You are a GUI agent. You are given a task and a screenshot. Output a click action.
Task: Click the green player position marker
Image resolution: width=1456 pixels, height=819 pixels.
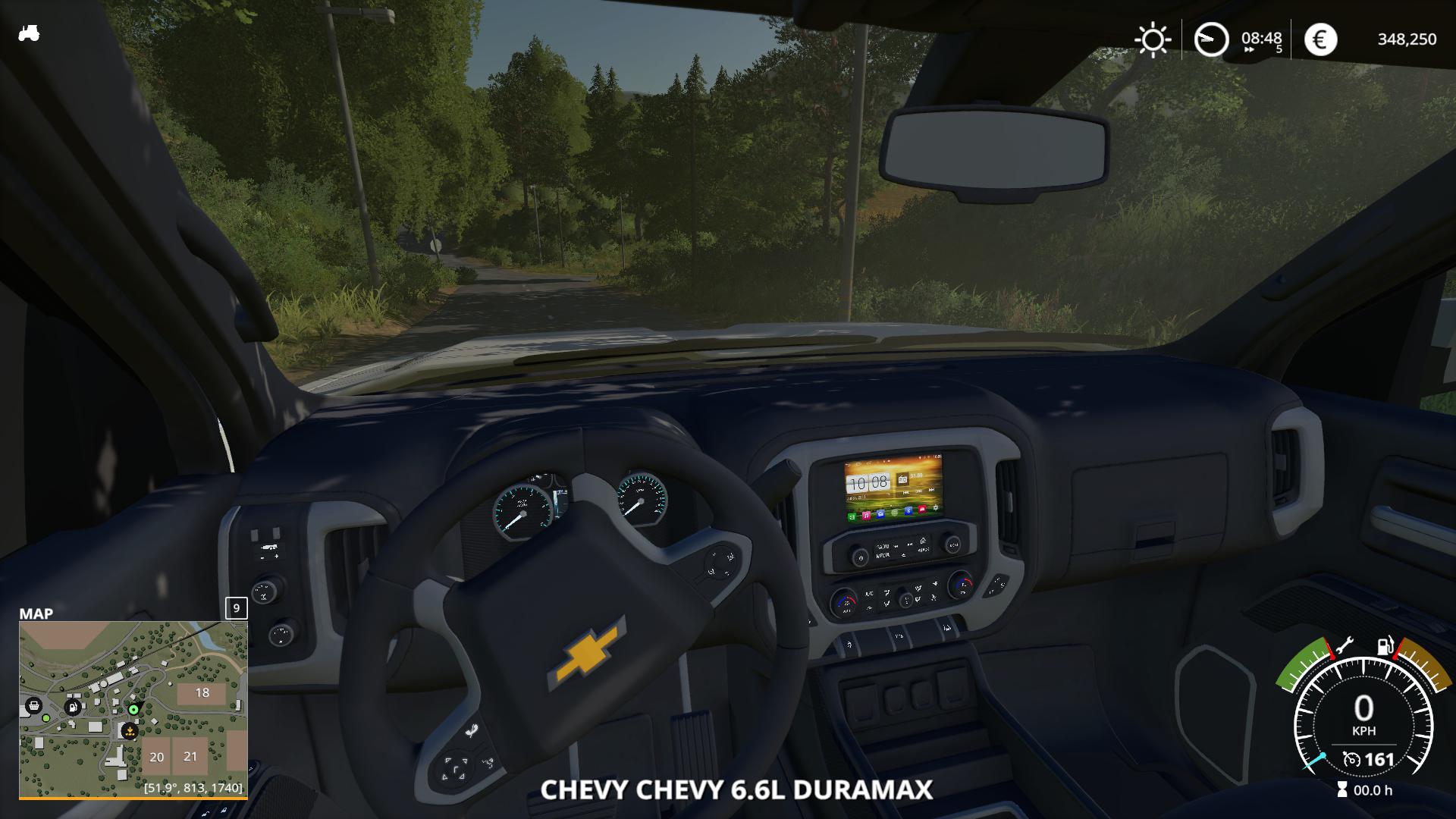pyautogui.click(x=134, y=709)
